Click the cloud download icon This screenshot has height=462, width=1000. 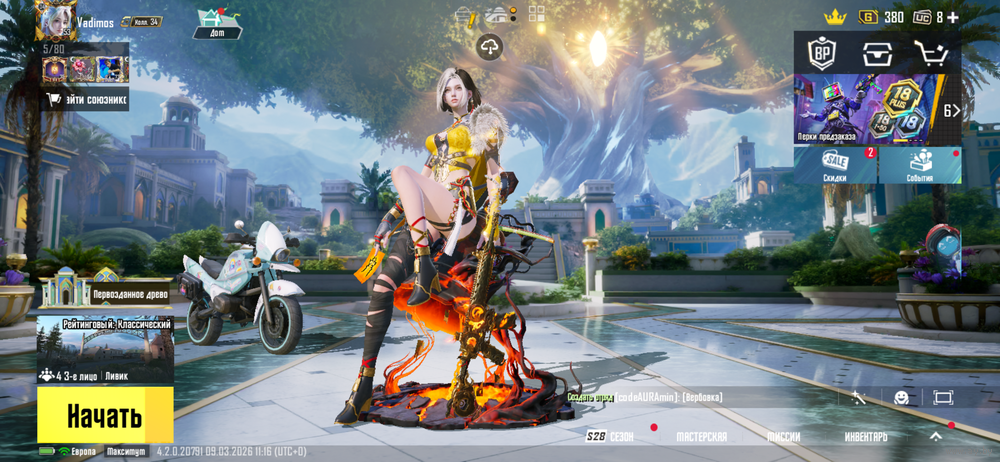click(x=489, y=46)
